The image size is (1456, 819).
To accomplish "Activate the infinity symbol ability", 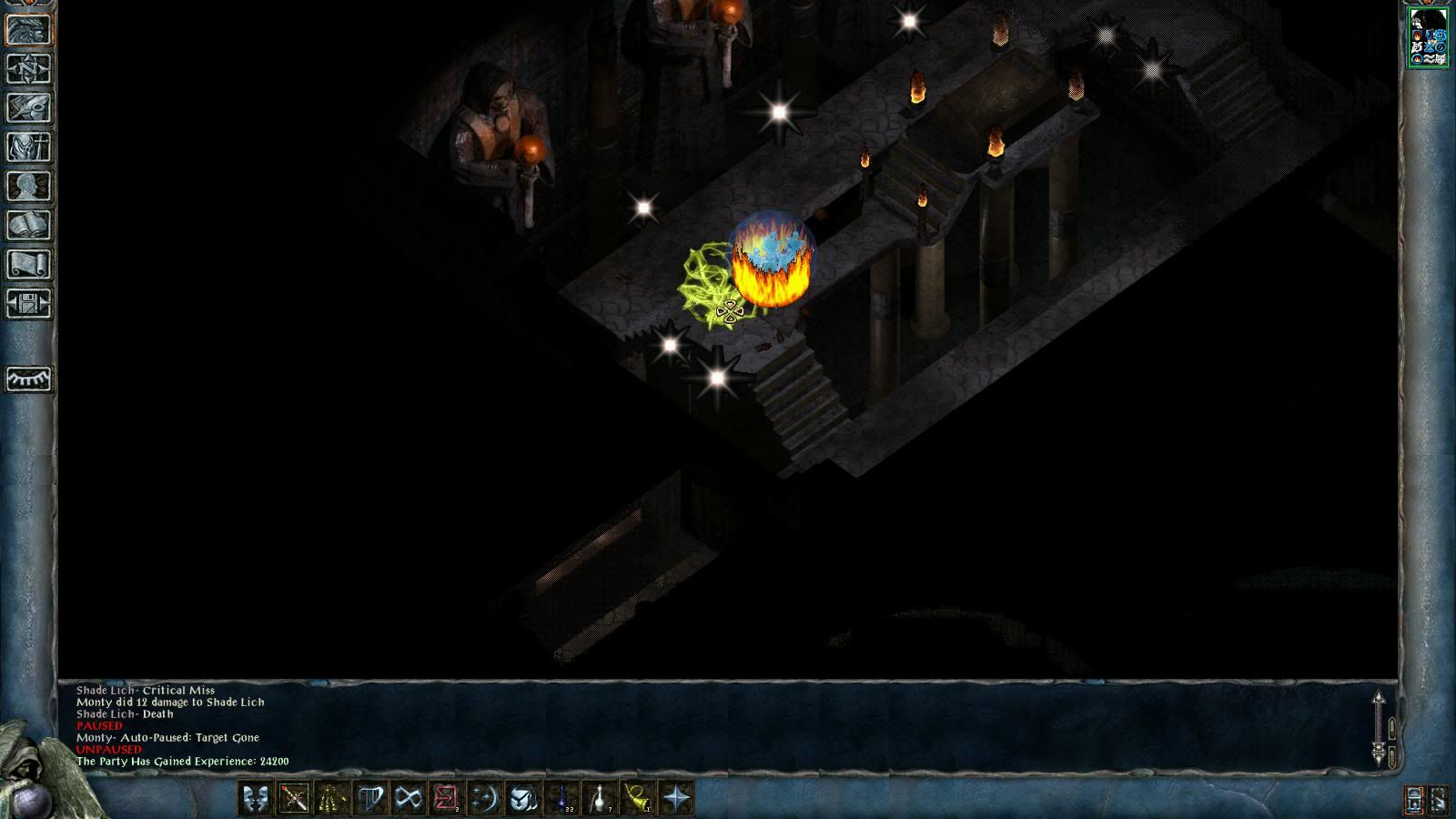I will [x=409, y=799].
